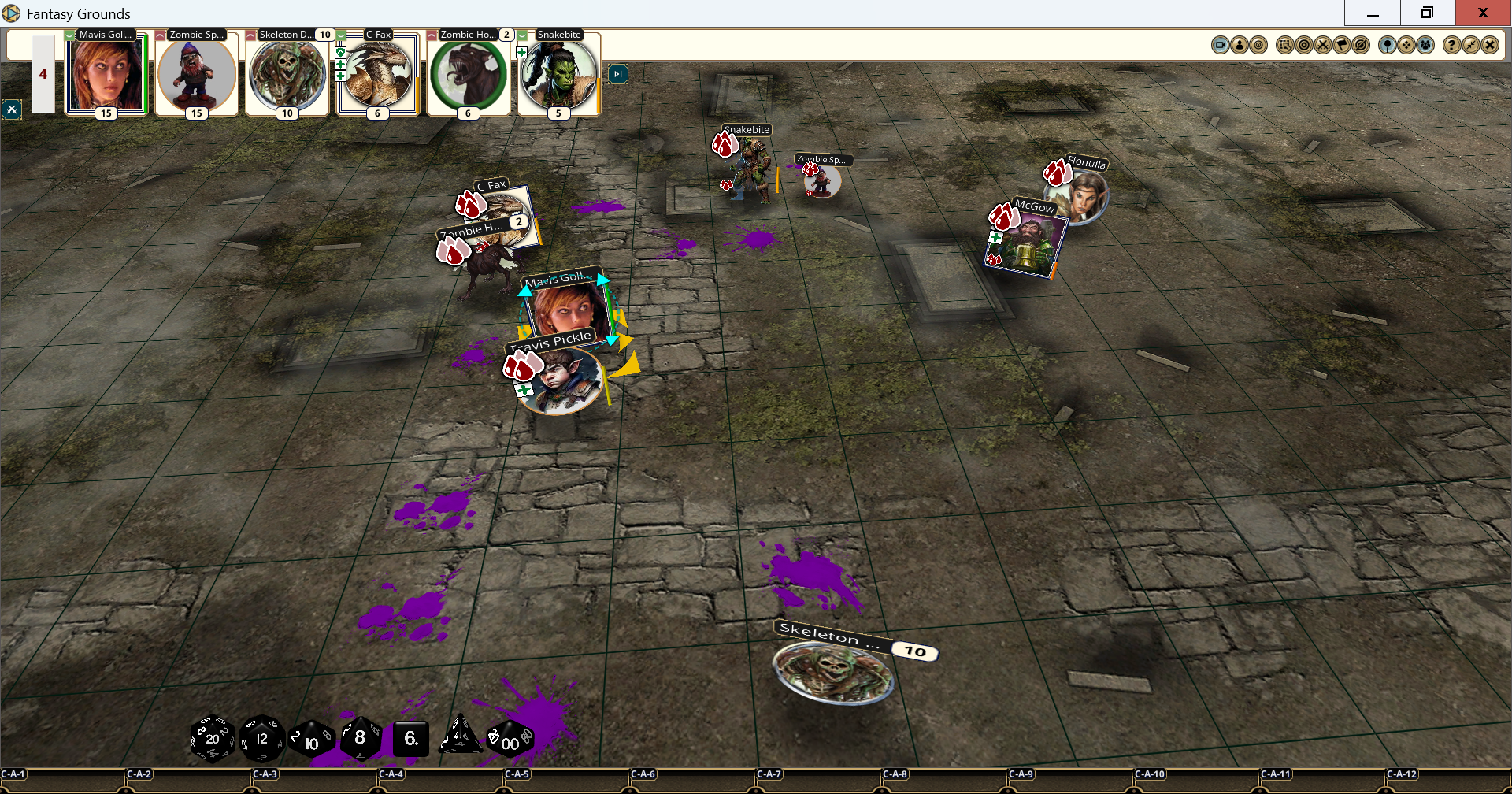Image resolution: width=1512 pixels, height=794 pixels.
Task: Select Snakebite orc portrait in tracker
Action: click(558, 76)
